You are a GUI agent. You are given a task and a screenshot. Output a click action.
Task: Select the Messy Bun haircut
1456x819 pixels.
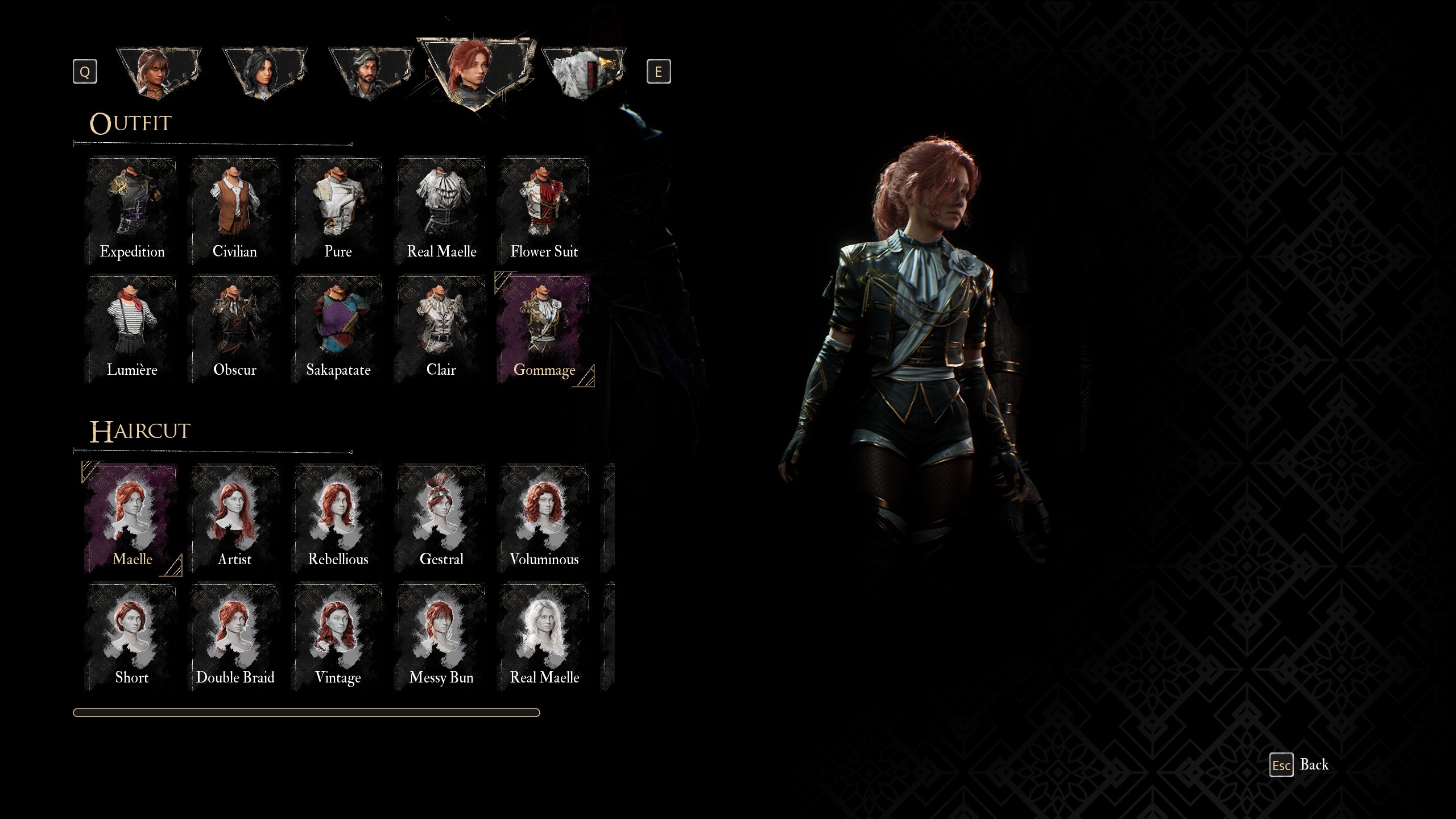(441, 636)
